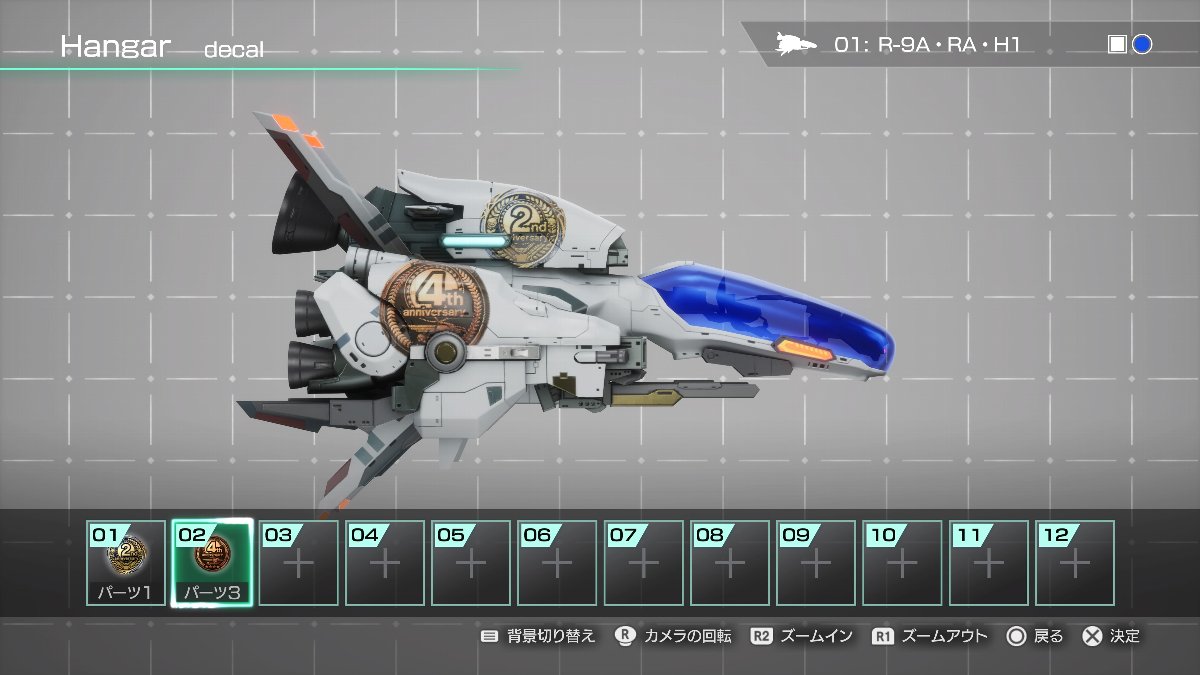Select empty decal slot 06

click(x=557, y=563)
